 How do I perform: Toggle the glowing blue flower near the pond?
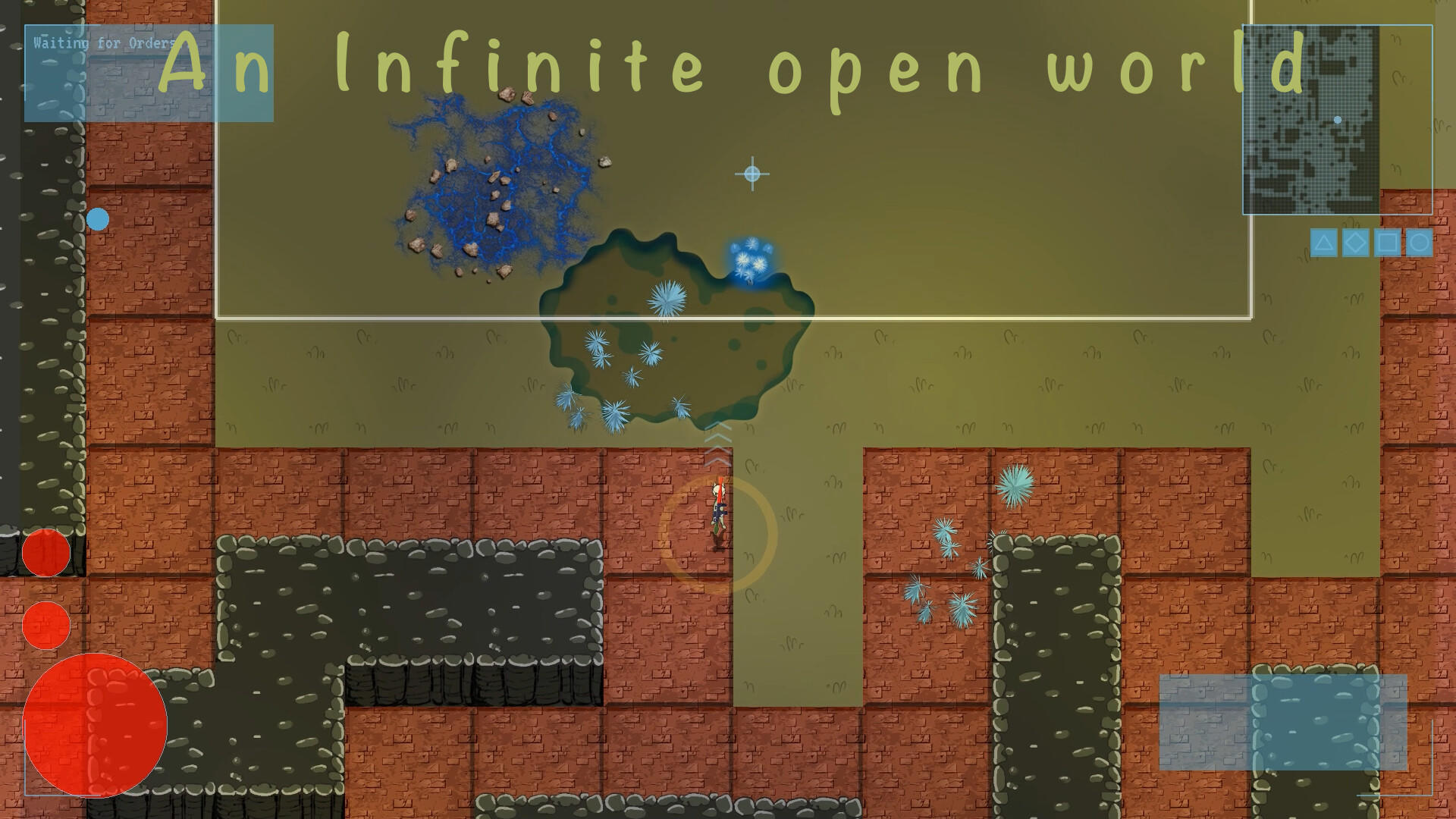[750, 257]
